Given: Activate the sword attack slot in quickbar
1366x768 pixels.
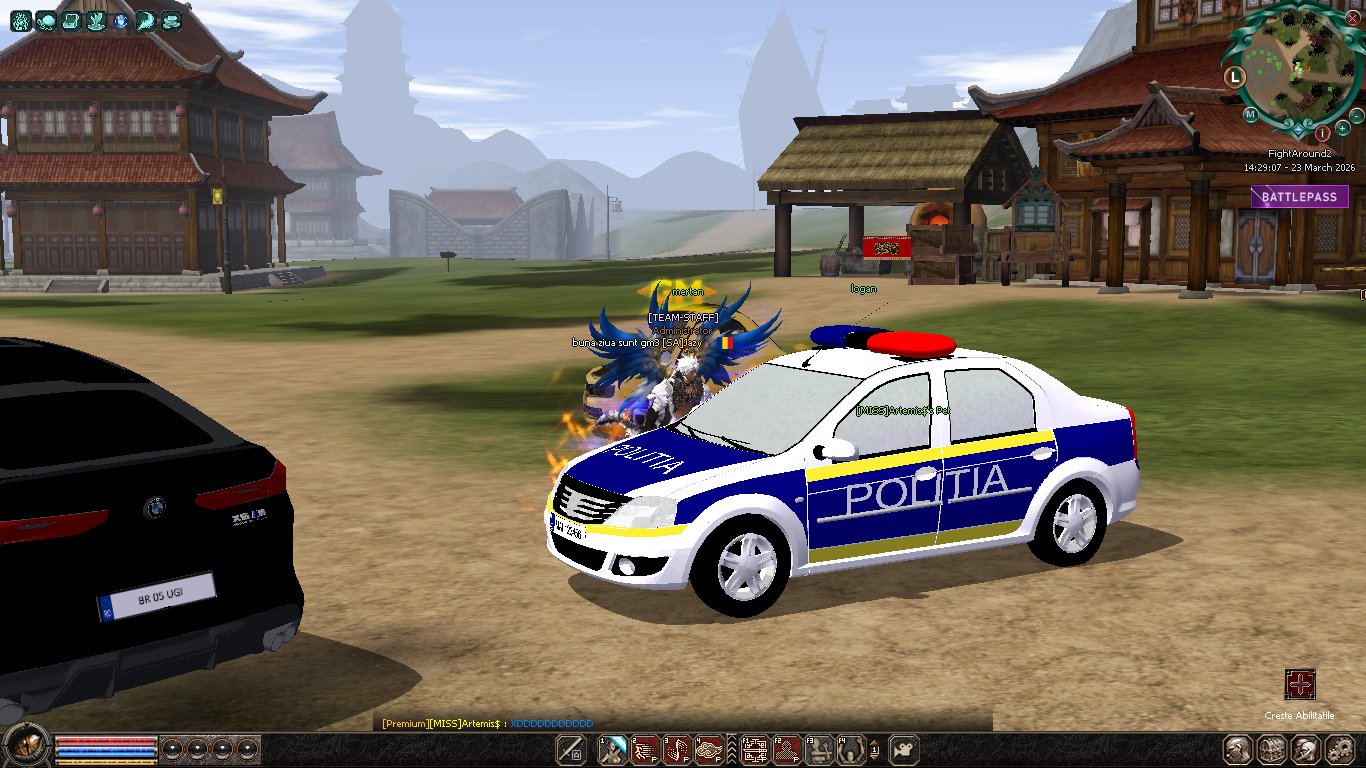Looking at the screenshot, I should 571,749.
